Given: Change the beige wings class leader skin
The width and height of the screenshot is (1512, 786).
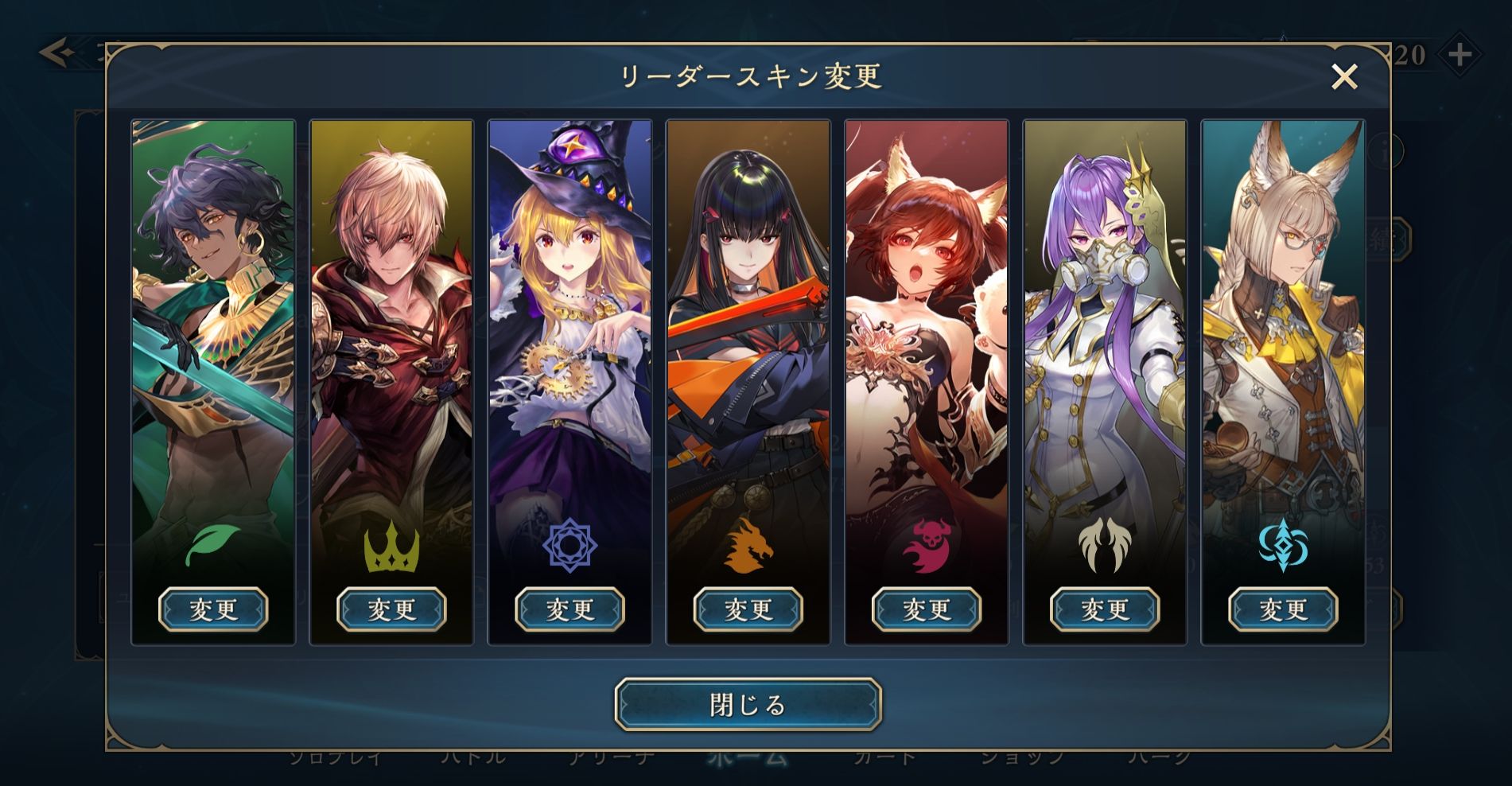Looking at the screenshot, I should (x=1105, y=609).
